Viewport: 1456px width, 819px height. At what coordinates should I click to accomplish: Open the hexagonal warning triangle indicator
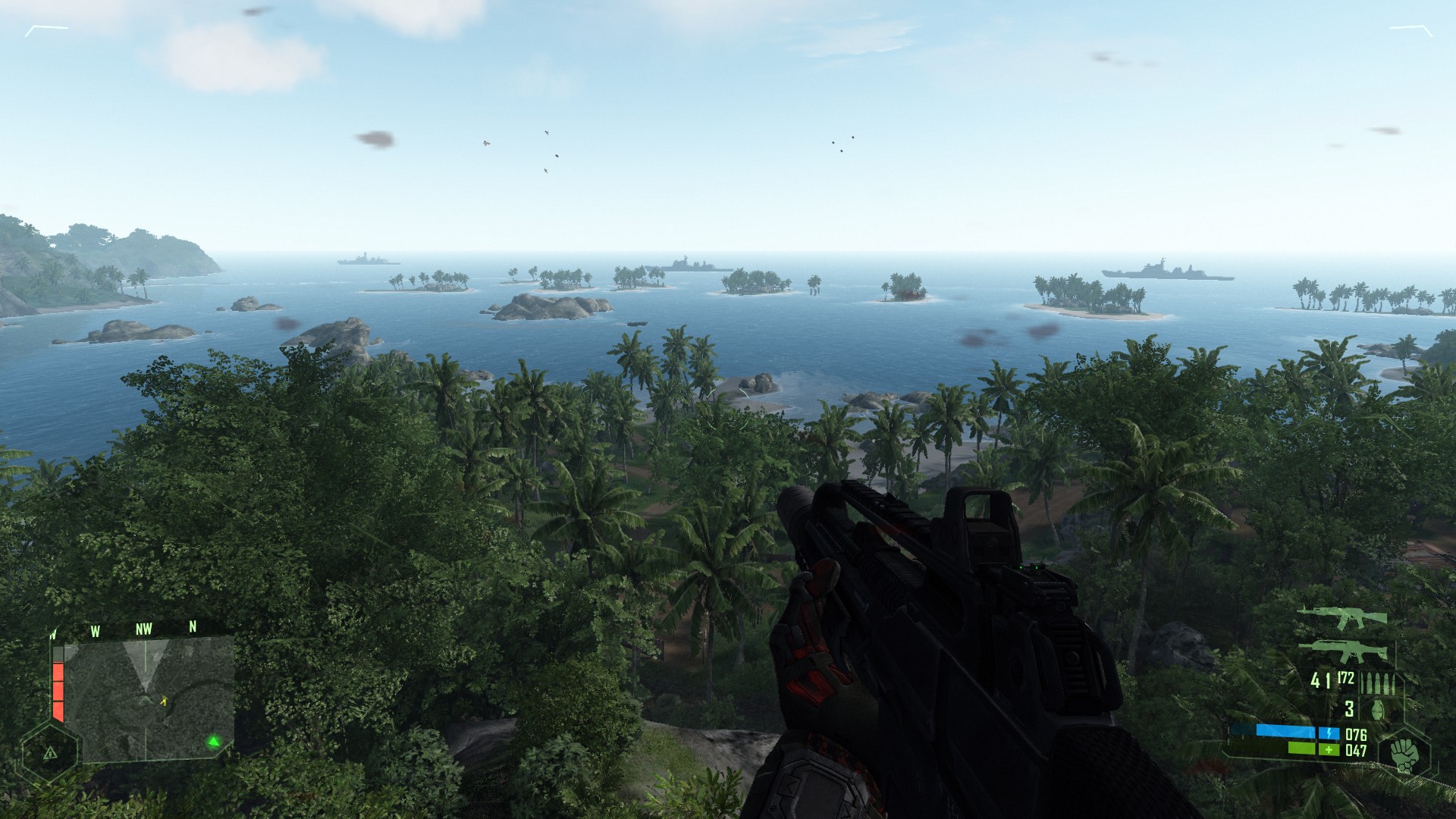click(x=50, y=753)
